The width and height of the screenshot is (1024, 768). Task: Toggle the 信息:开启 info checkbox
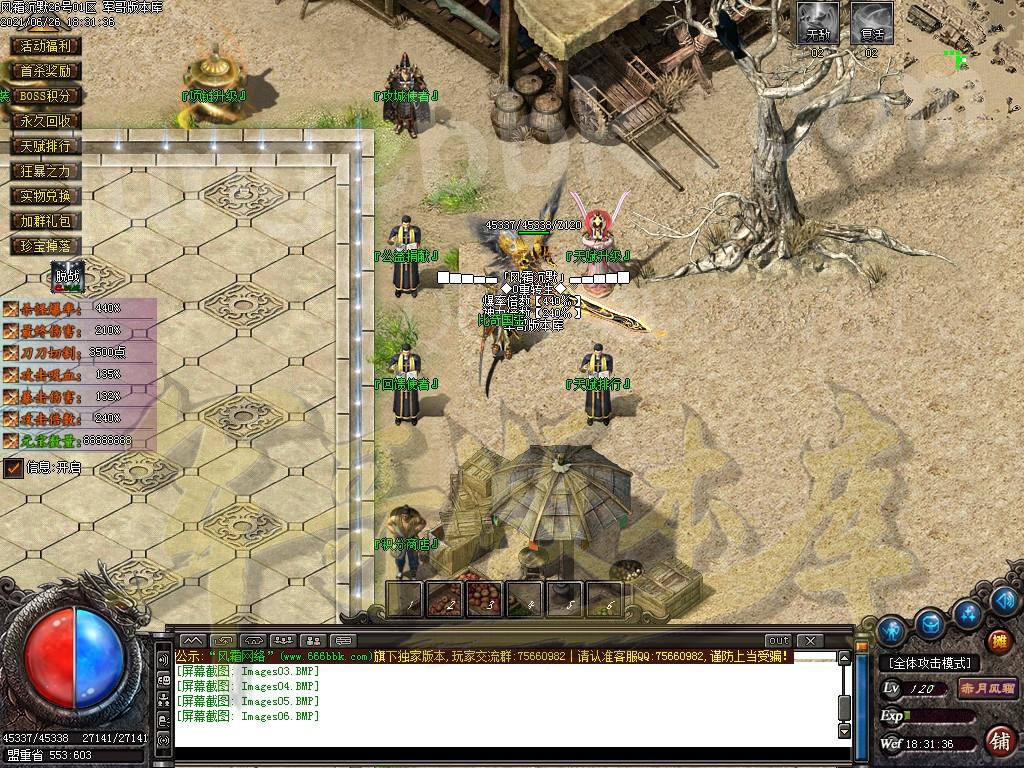13,467
